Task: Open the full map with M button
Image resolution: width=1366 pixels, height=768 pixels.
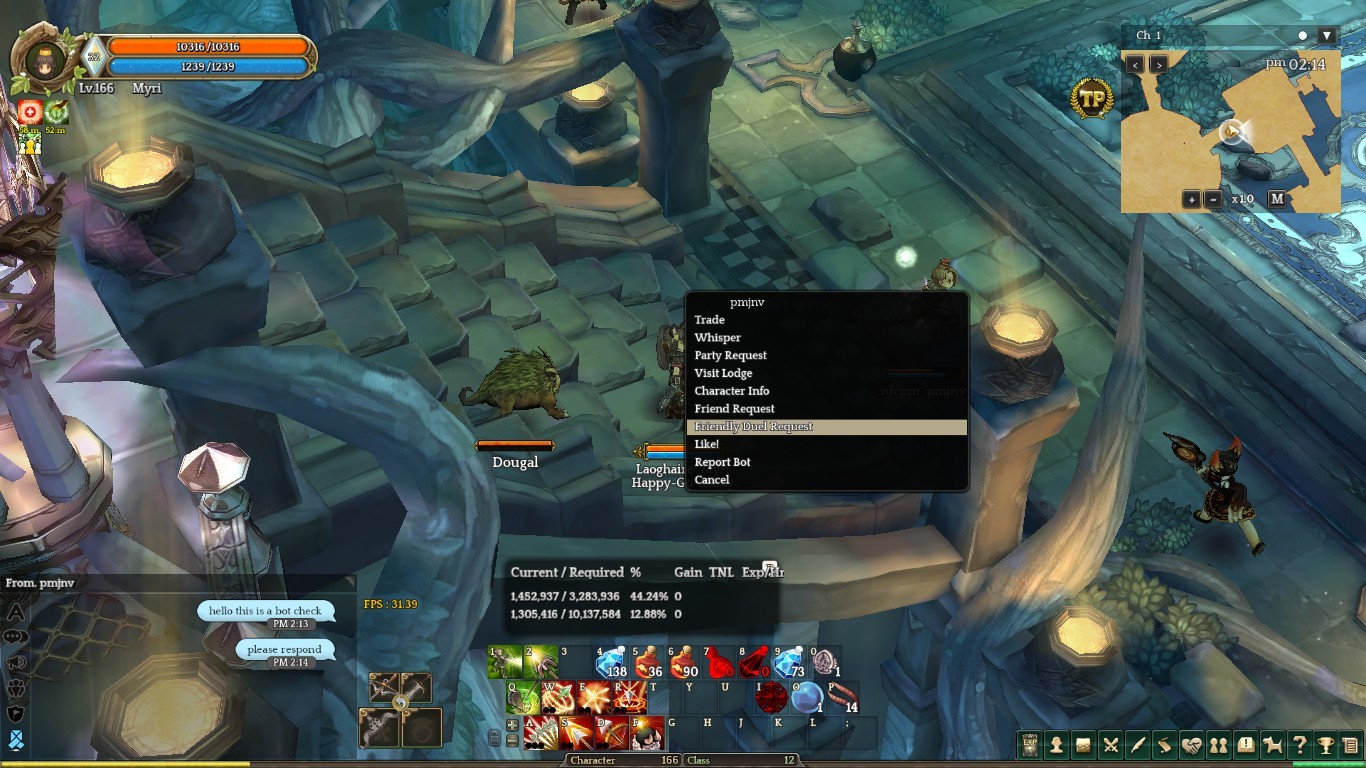Action: [x=1277, y=199]
